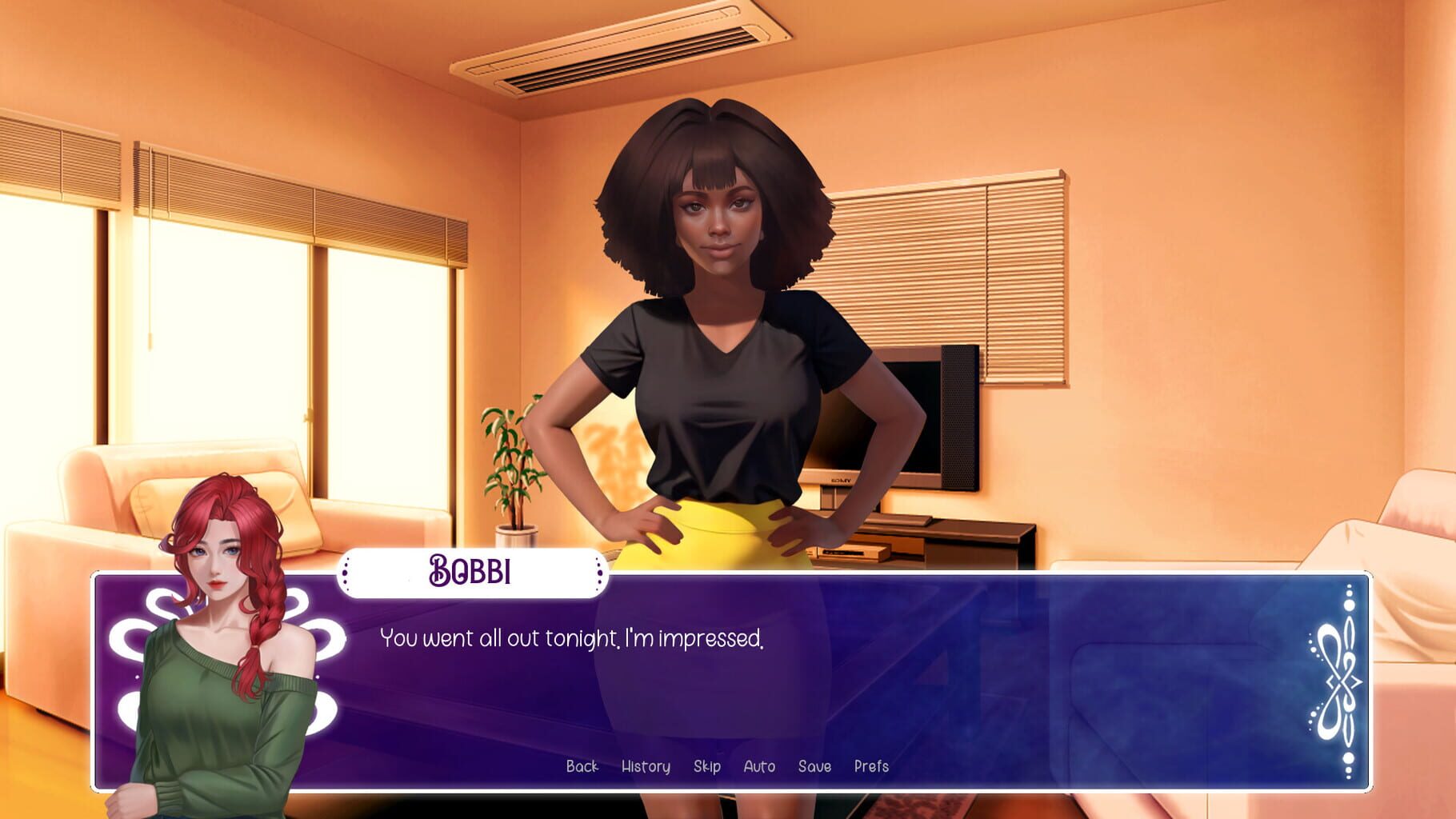Click Save in the quick menu bar

(814, 766)
